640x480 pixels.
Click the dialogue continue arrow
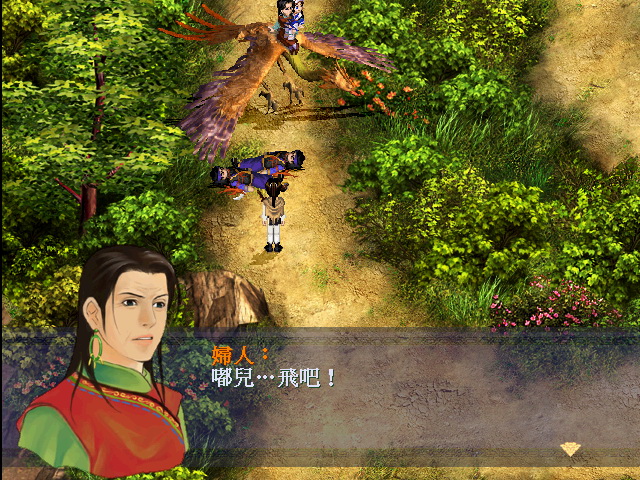point(569,449)
